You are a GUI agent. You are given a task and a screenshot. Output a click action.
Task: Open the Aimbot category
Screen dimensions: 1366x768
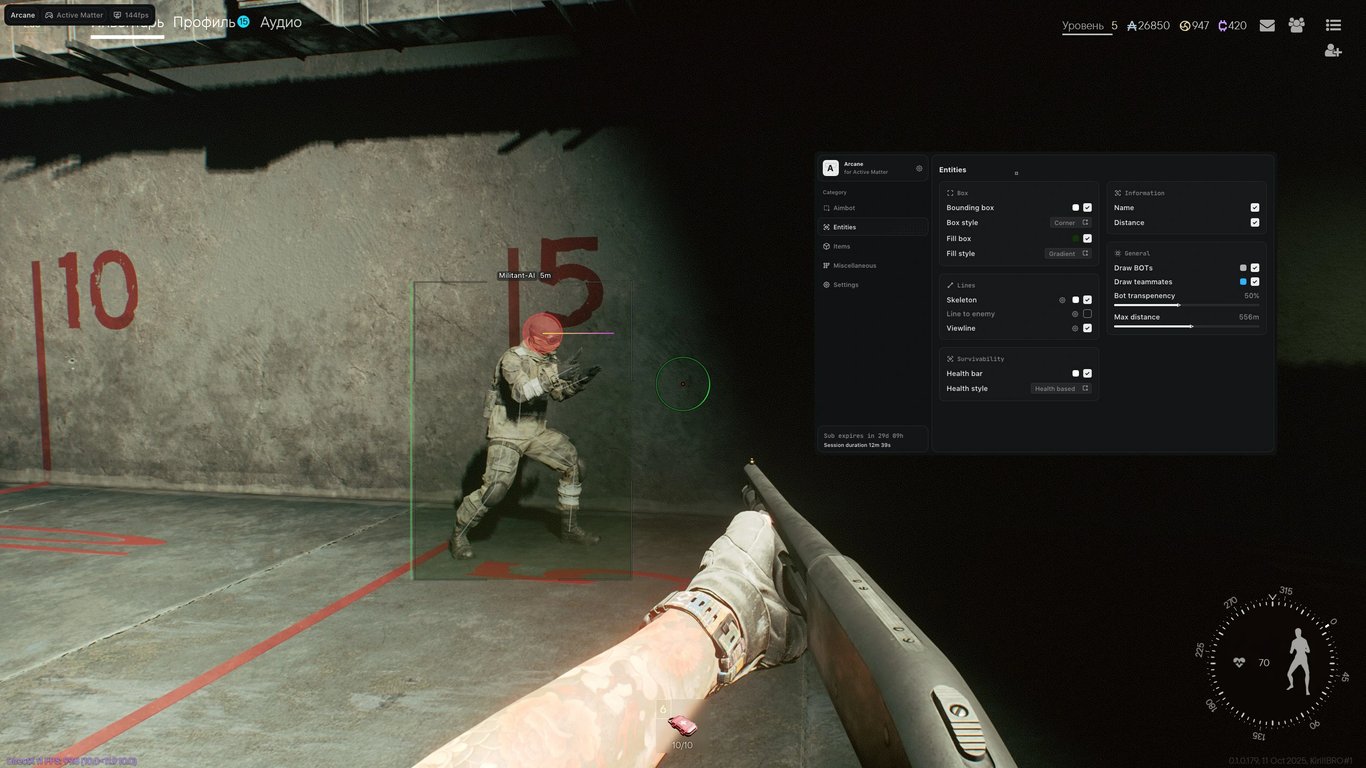842,208
